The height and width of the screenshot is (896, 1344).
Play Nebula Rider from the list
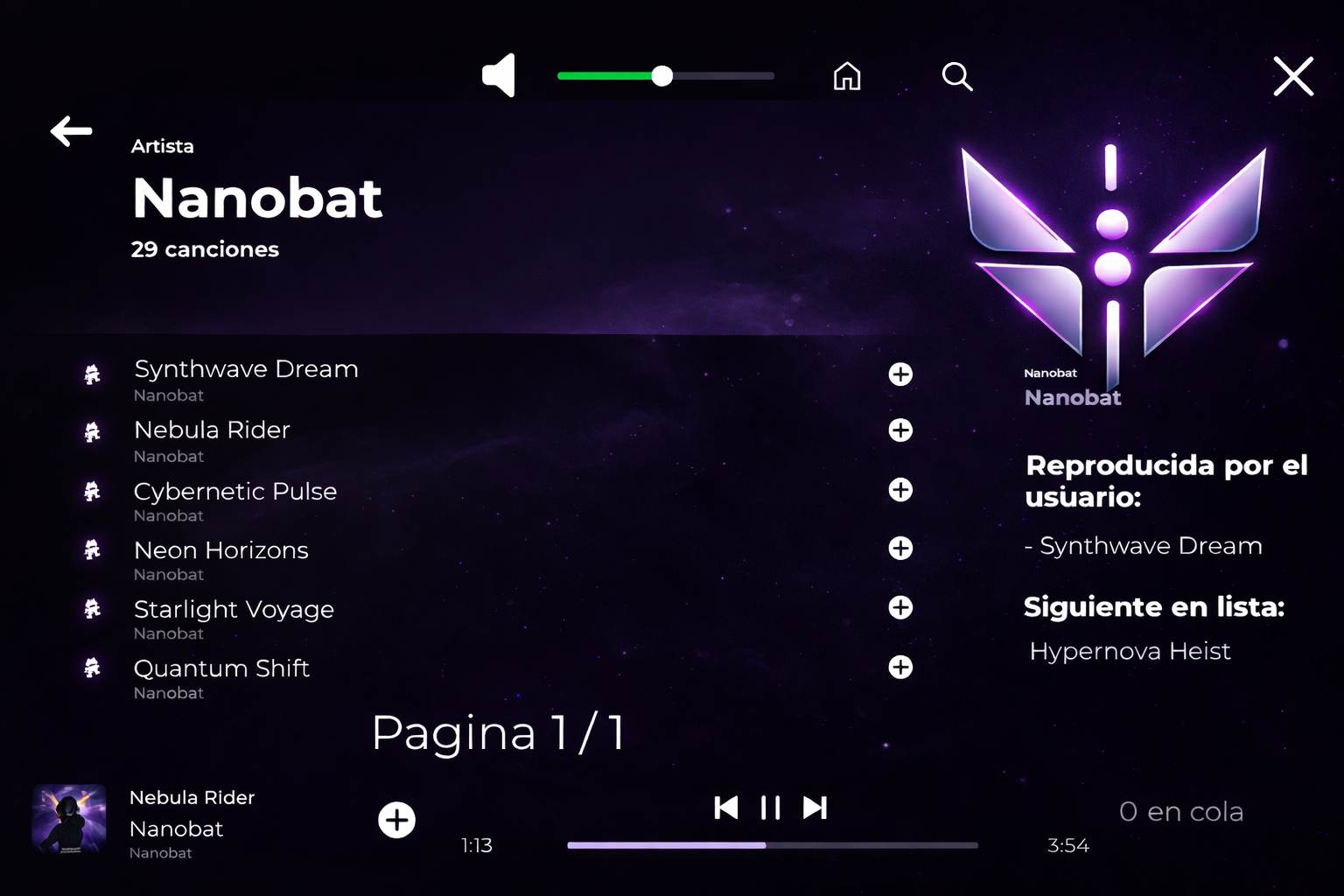click(x=212, y=430)
